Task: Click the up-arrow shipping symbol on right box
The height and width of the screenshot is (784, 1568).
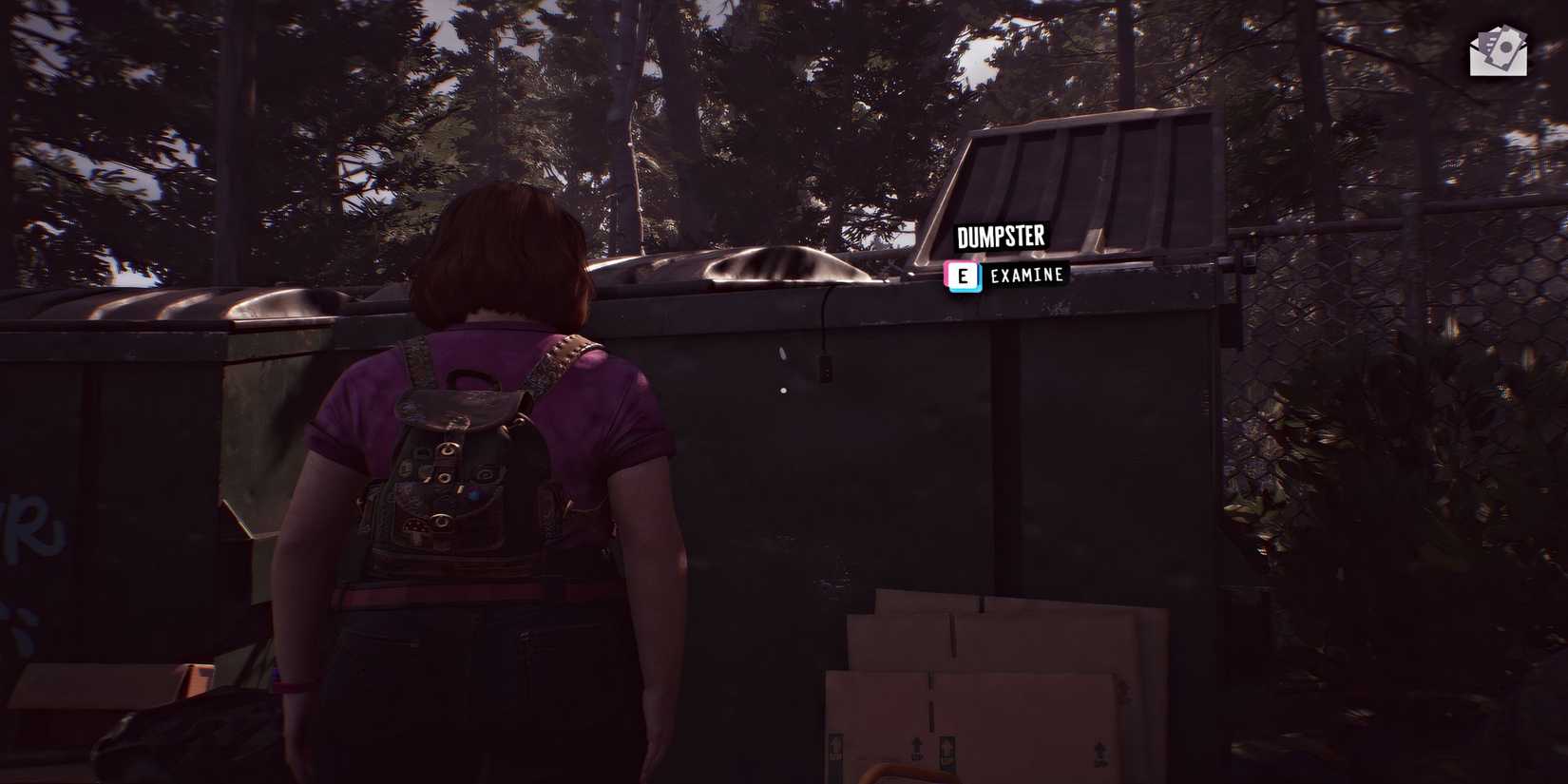Action: pyautogui.click(x=1100, y=749)
